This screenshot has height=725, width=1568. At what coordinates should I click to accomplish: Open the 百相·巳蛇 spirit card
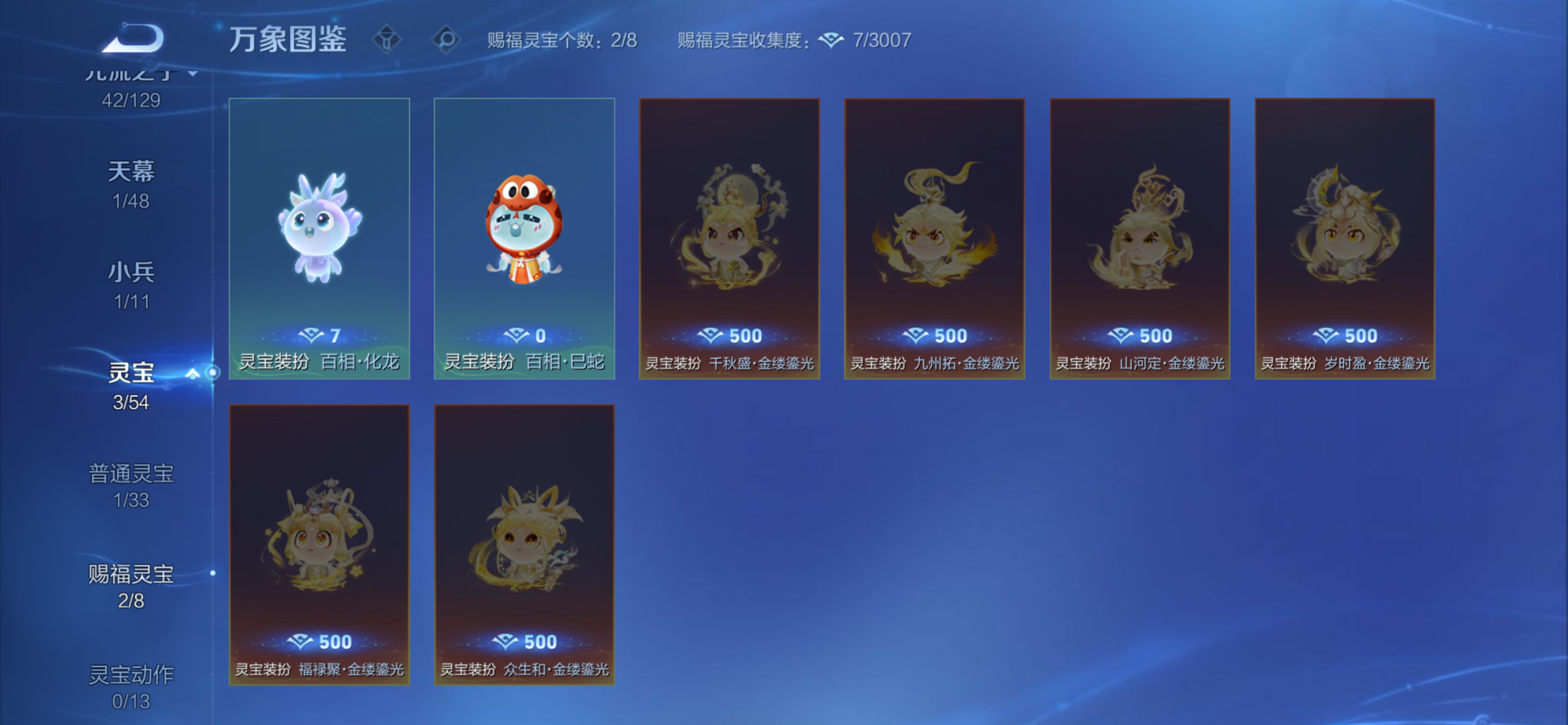click(524, 239)
